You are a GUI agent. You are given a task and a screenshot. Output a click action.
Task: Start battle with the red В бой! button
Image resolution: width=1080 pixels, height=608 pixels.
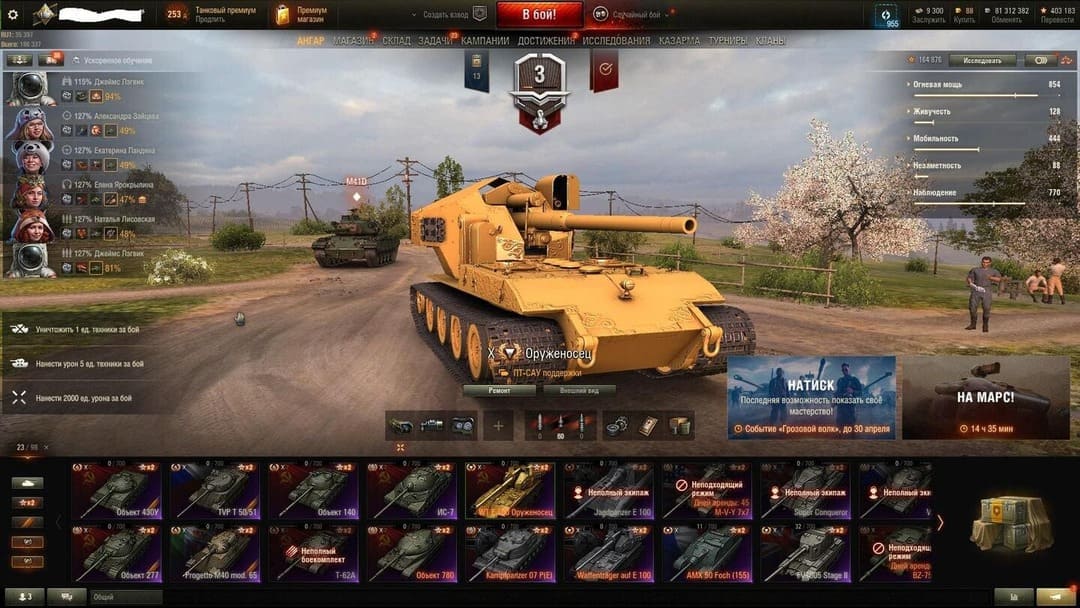540,14
